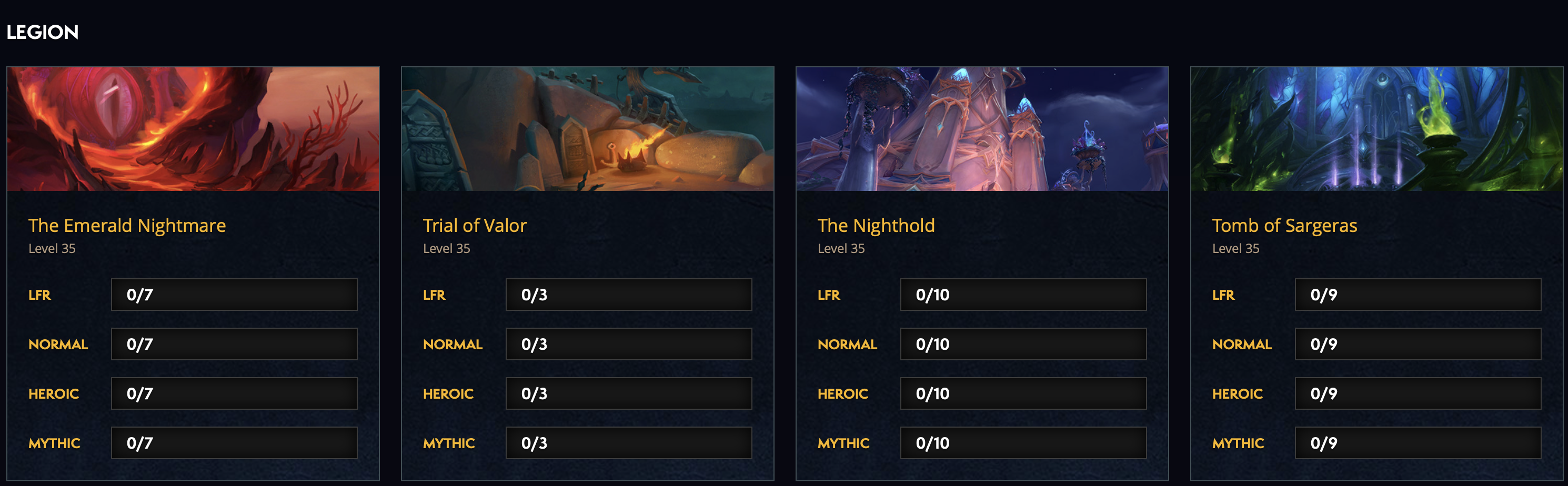Select the LFR progress field for Emerald Nightmare
Screen dimensions: 1568x486
coord(234,295)
